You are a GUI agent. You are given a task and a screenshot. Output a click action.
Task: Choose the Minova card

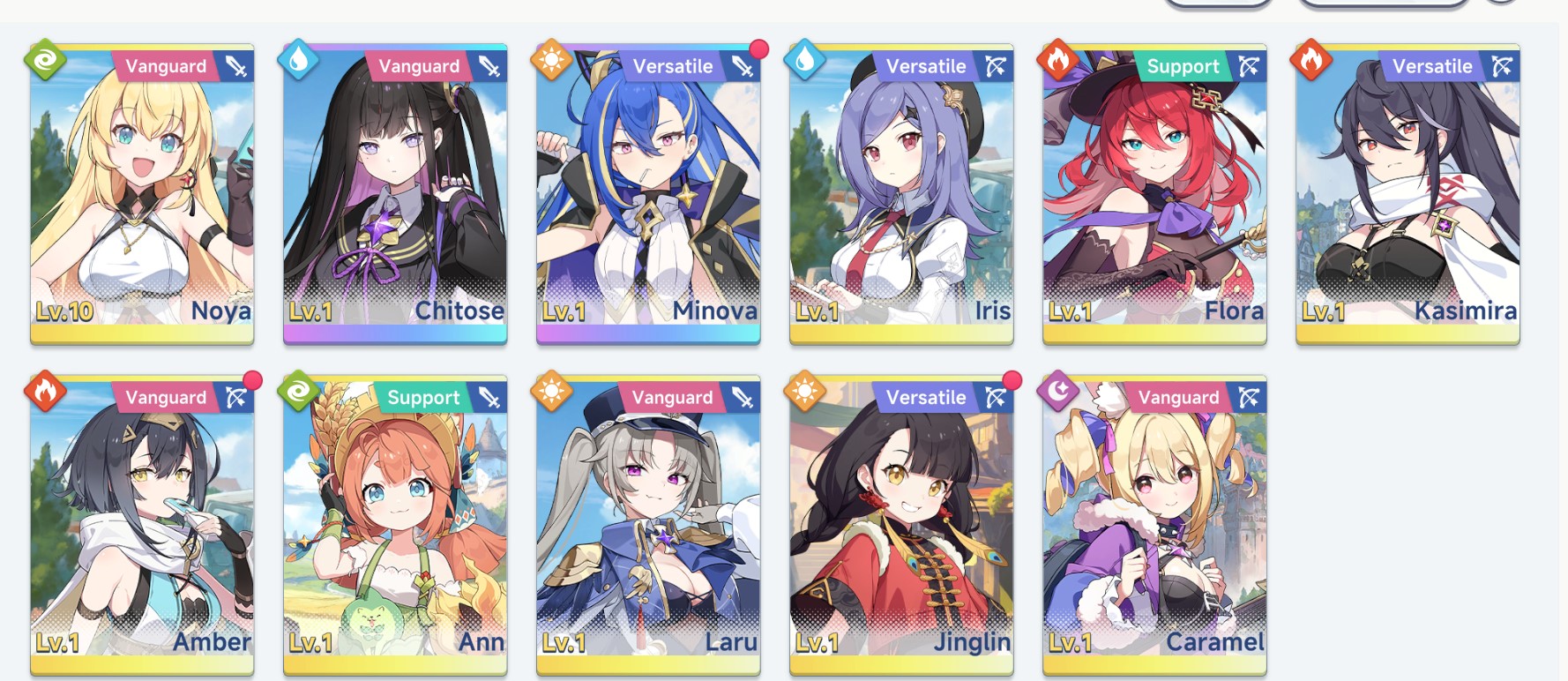point(648,194)
